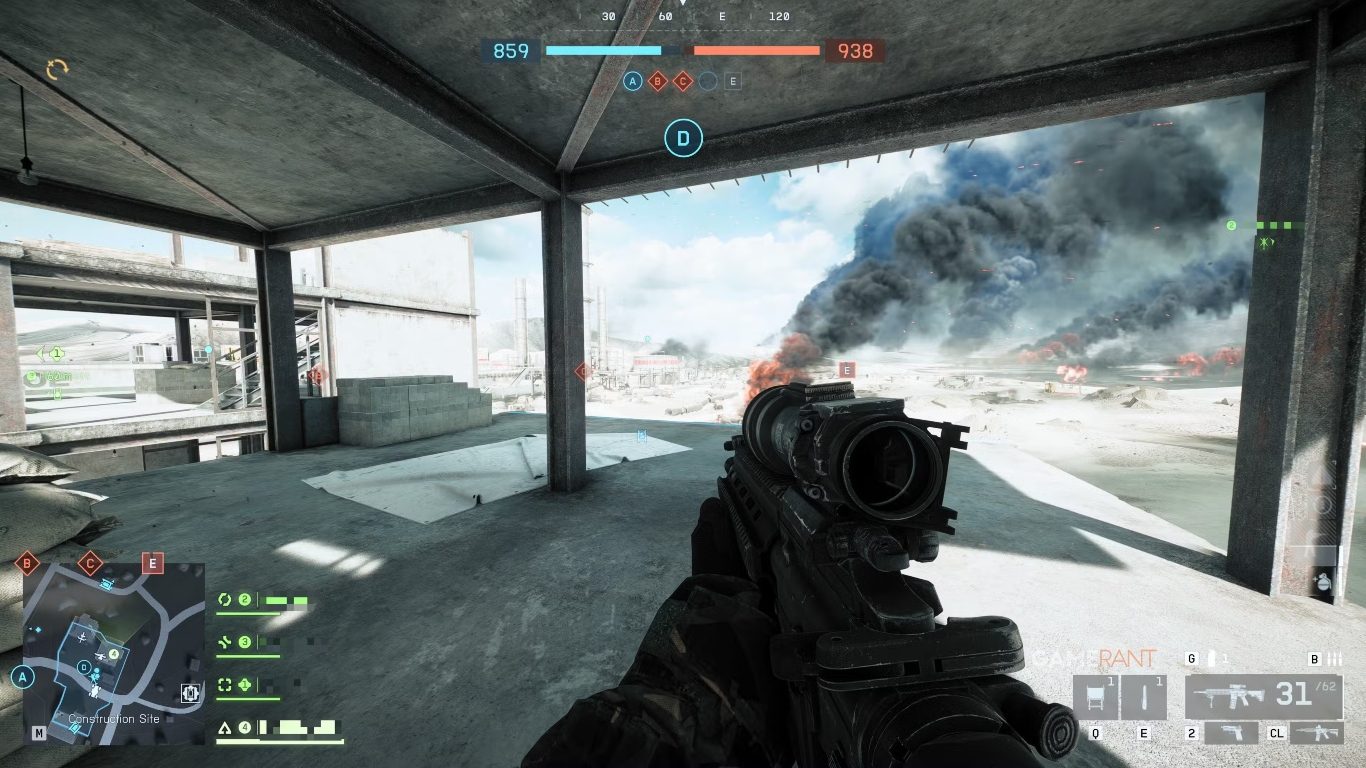Select objective A in the top flag row

pyautogui.click(x=632, y=81)
